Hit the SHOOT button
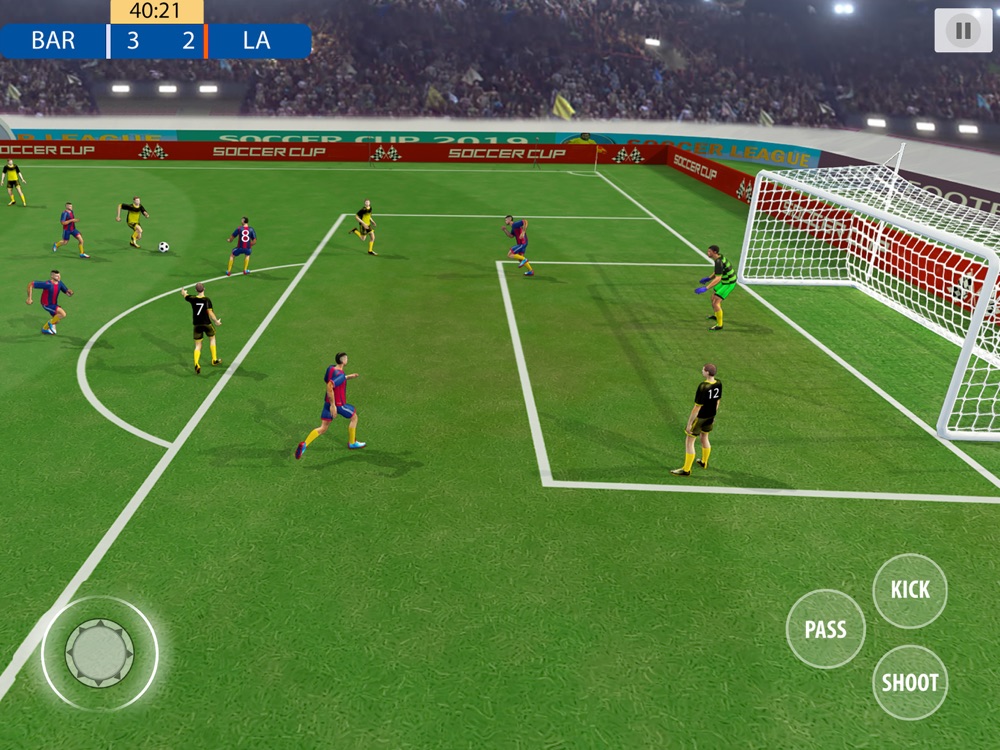This screenshot has height=750, width=1000. pyautogui.click(x=910, y=683)
